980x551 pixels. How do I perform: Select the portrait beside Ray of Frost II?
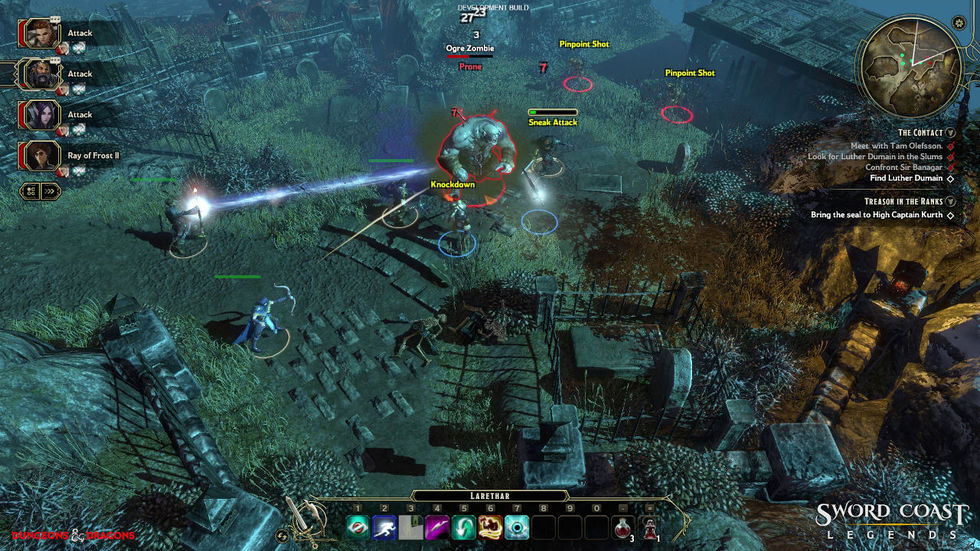pyautogui.click(x=40, y=155)
